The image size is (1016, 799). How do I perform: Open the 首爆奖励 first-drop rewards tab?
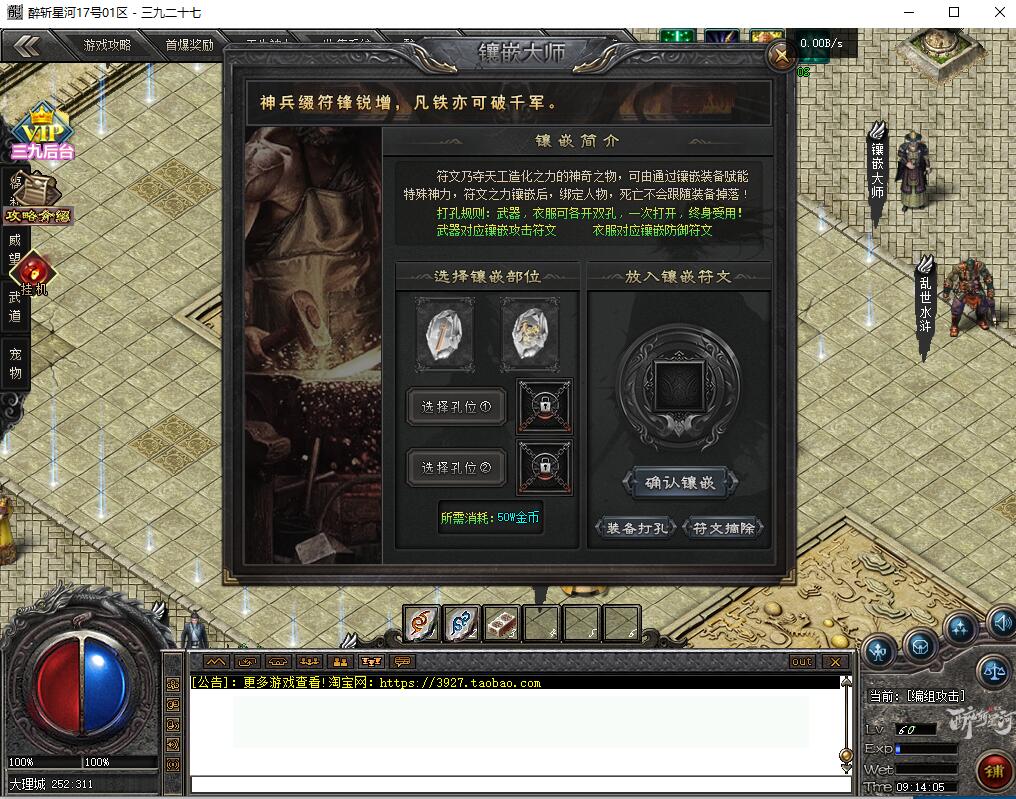(x=189, y=45)
